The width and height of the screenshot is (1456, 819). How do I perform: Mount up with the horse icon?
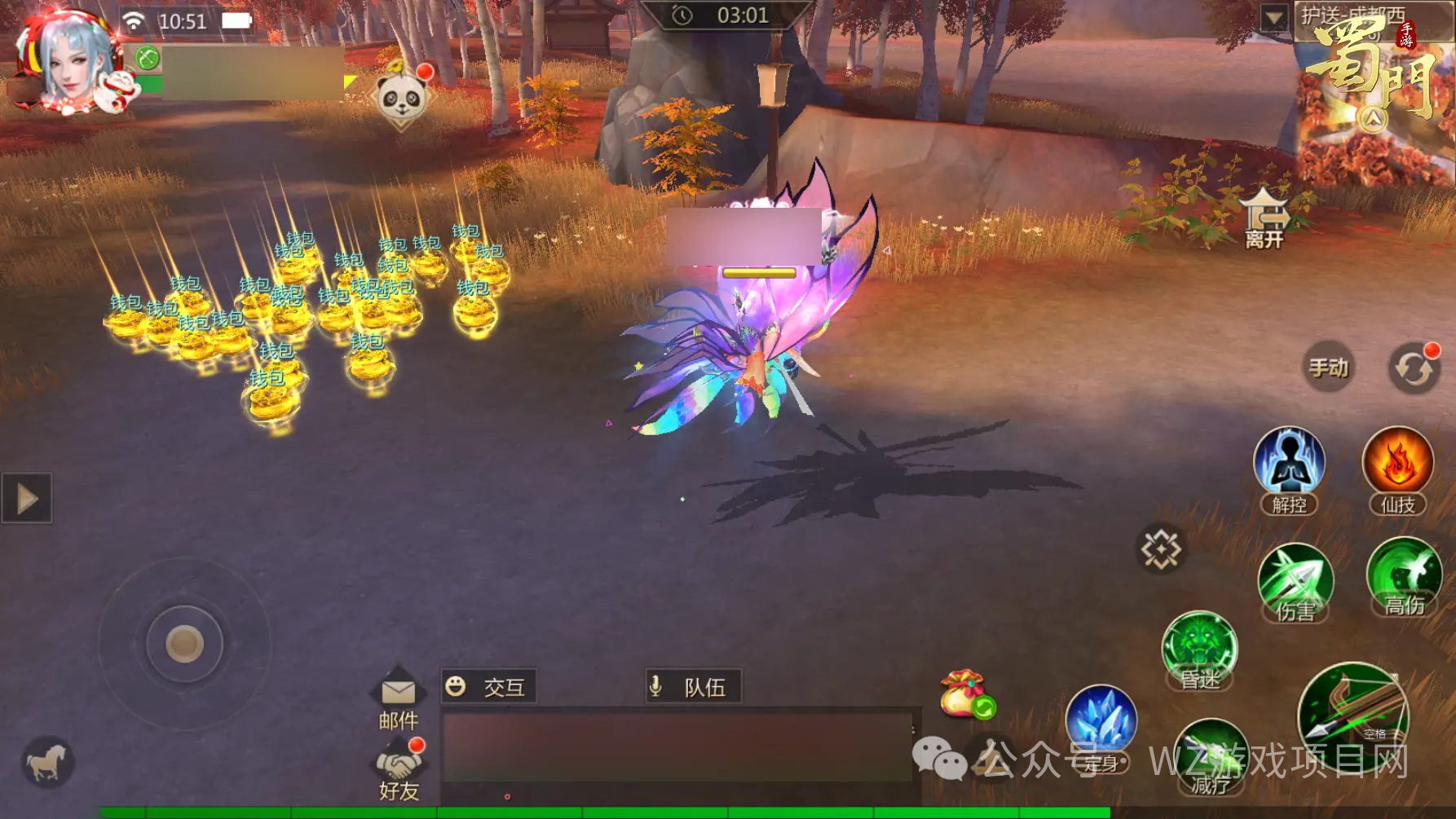coord(47,763)
